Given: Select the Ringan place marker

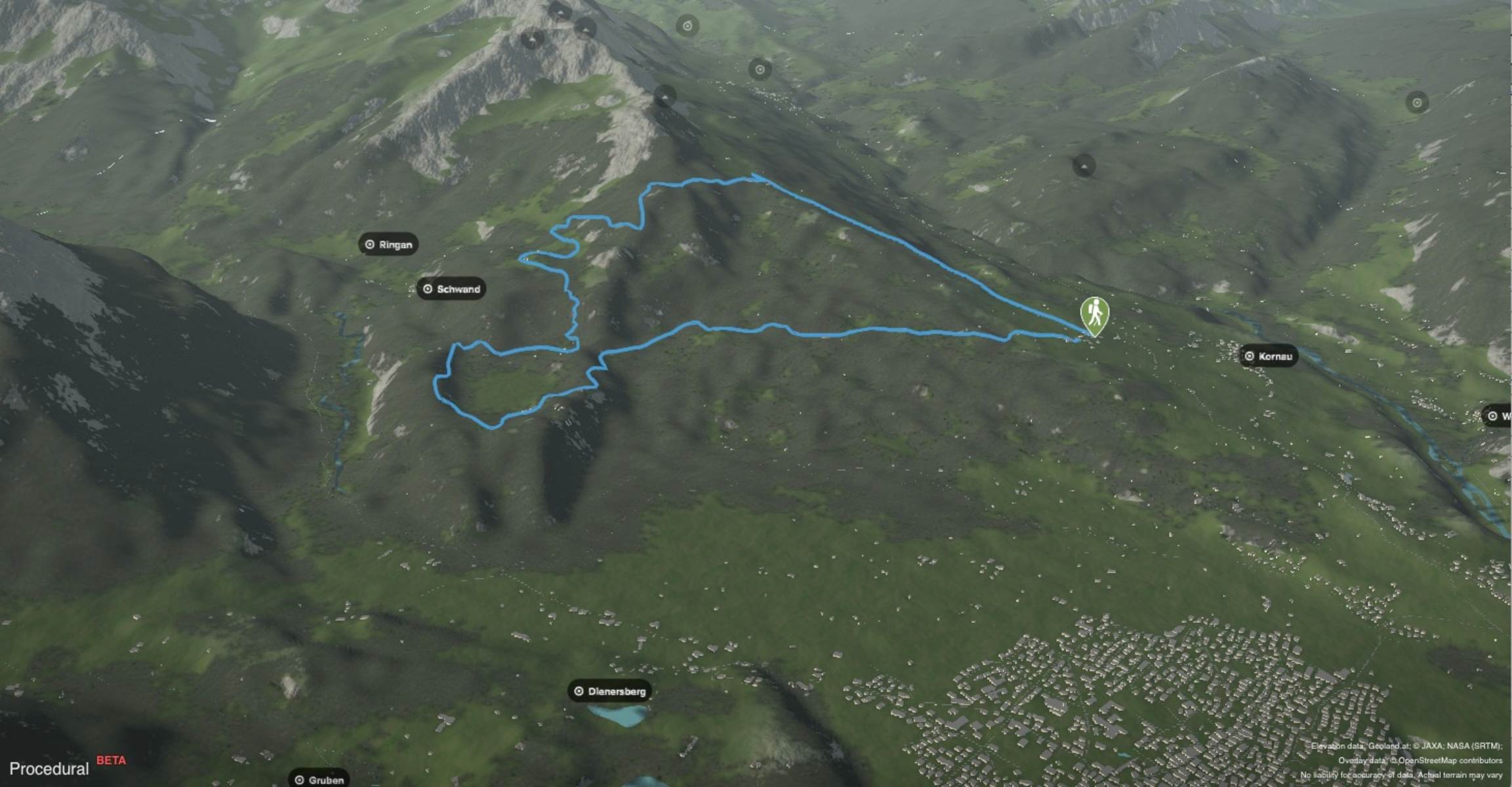Looking at the screenshot, I should 389,245.
